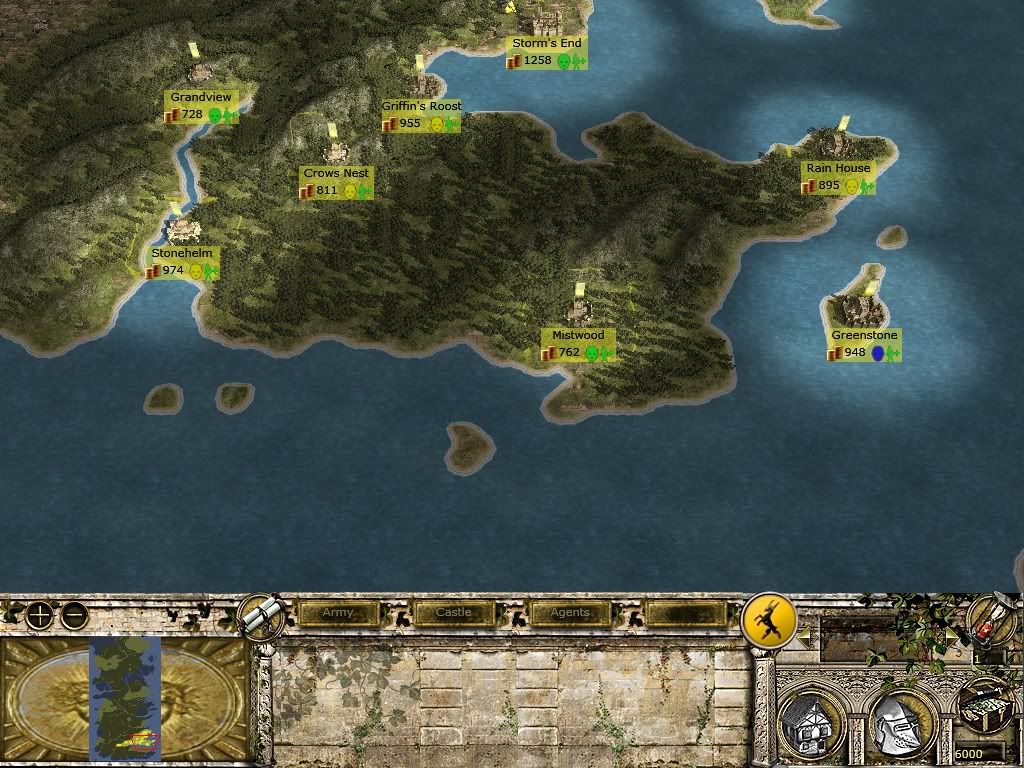Choose the Crows Nest settlement label
This screenshot has height=768, width=1024.
coord(336,174)
